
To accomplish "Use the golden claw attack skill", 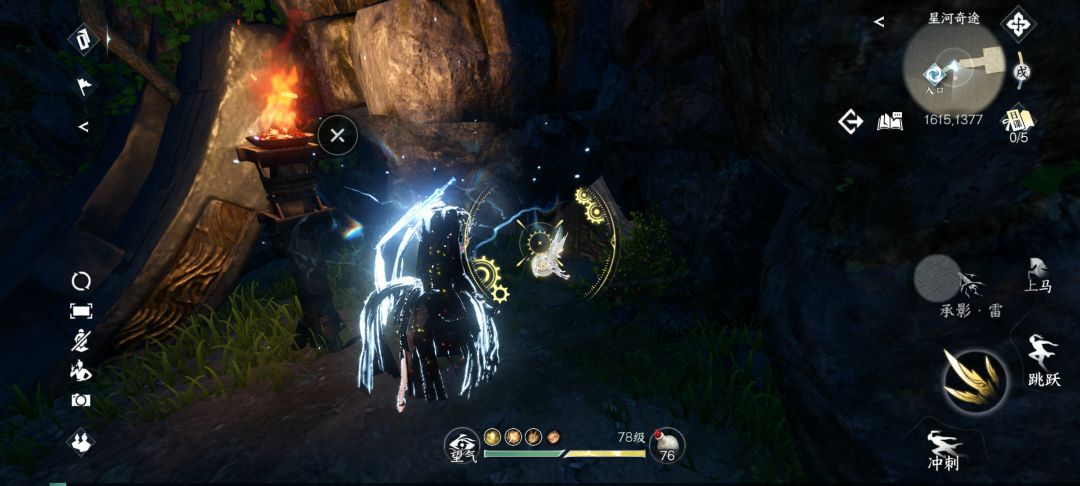I will point(975,381).
